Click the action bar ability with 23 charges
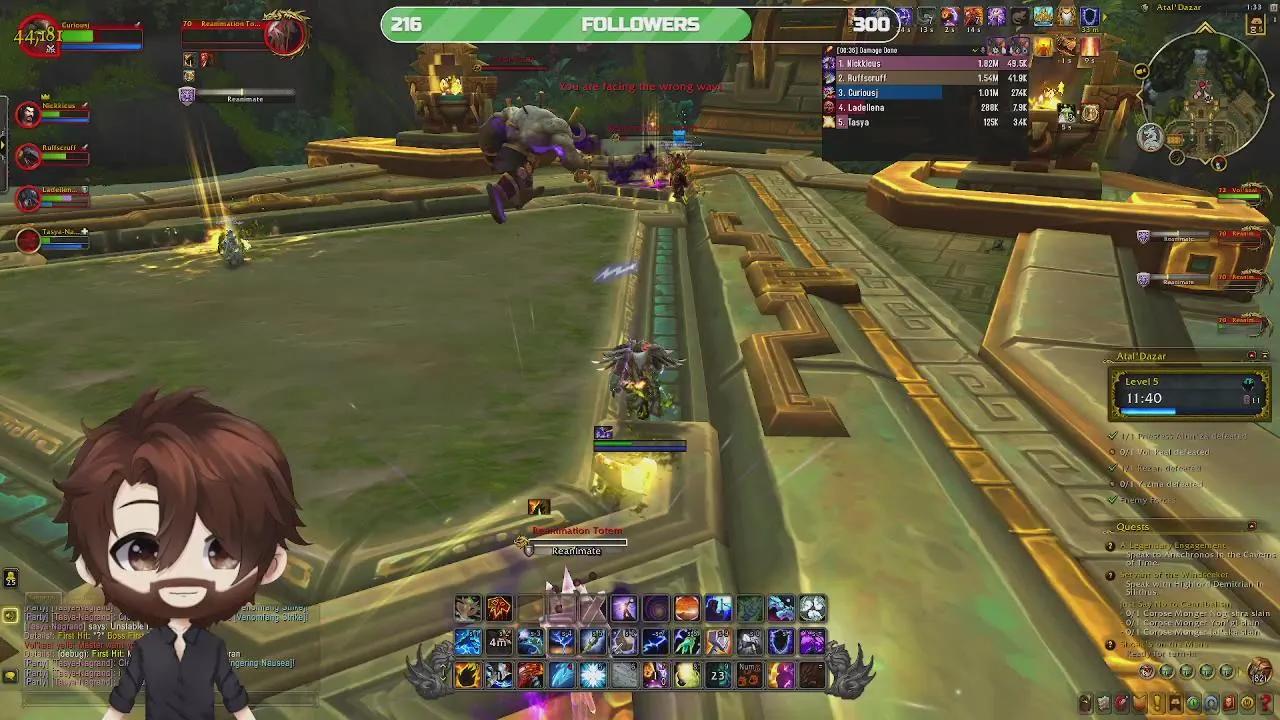Image resolution: width=1280 pixels, height=720 pixels. [x=717, y=673]
